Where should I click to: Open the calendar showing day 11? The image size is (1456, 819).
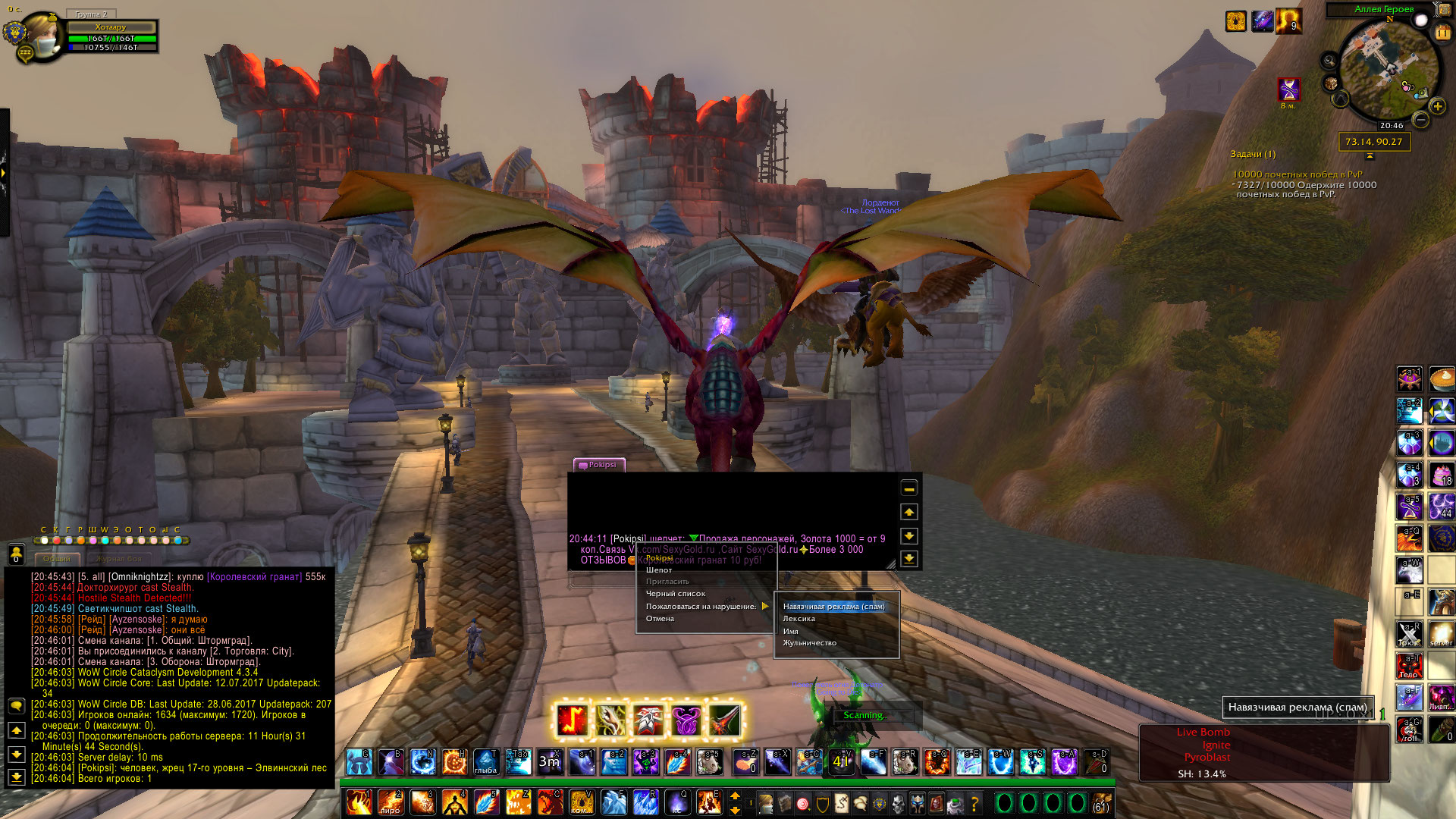1442,33
